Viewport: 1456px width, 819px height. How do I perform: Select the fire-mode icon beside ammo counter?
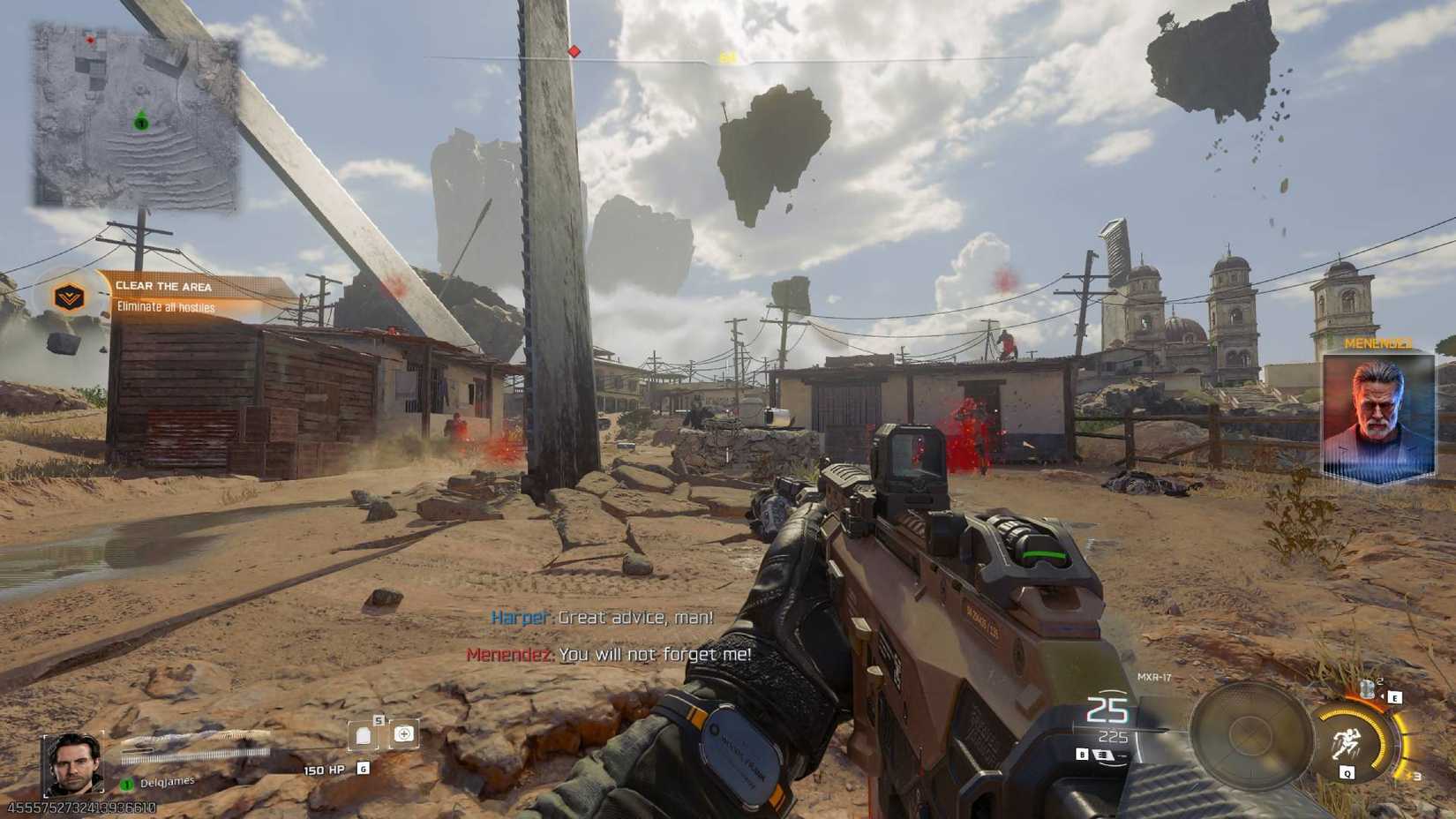point(1104,755)
